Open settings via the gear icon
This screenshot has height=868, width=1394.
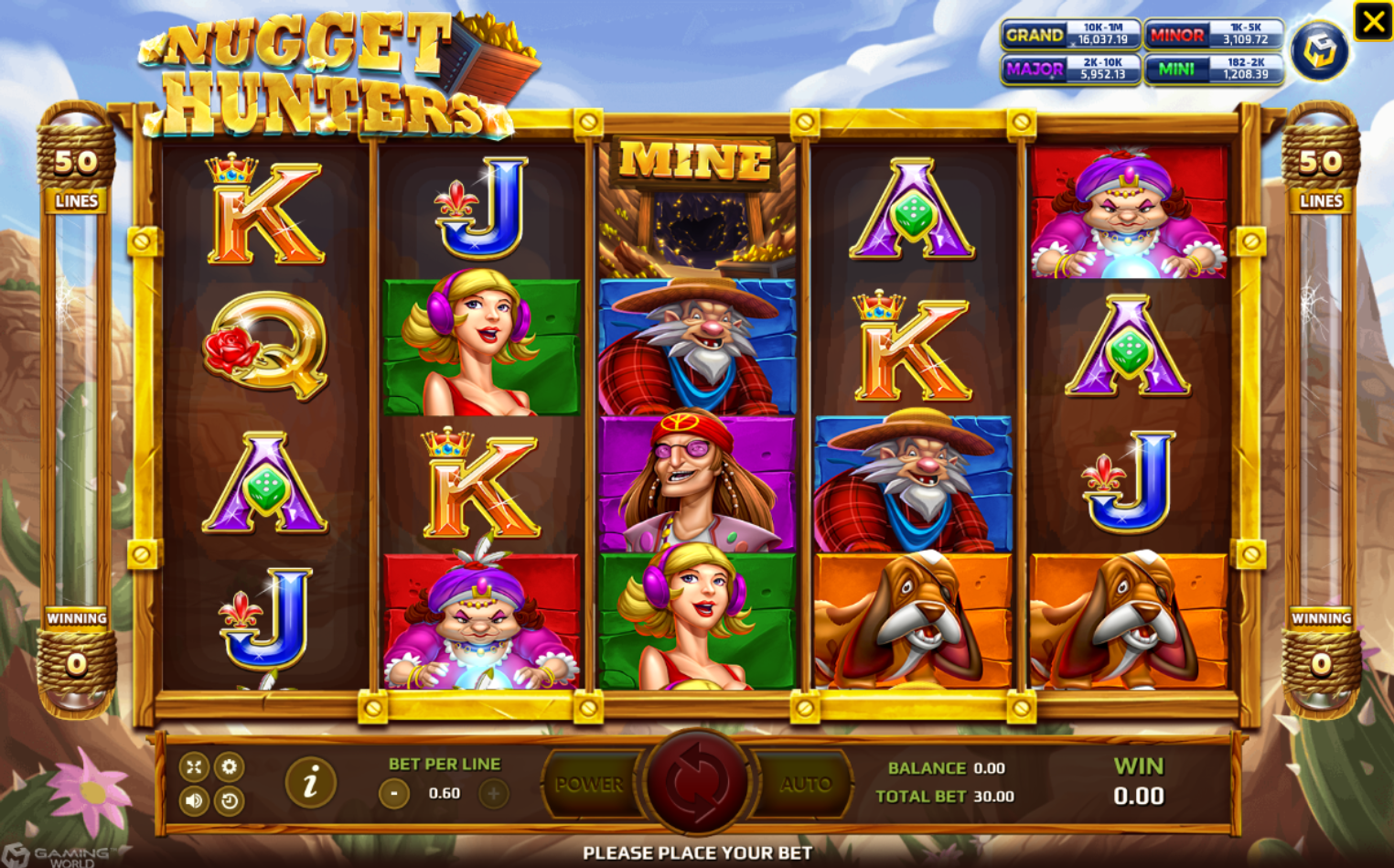pos(229,766)
